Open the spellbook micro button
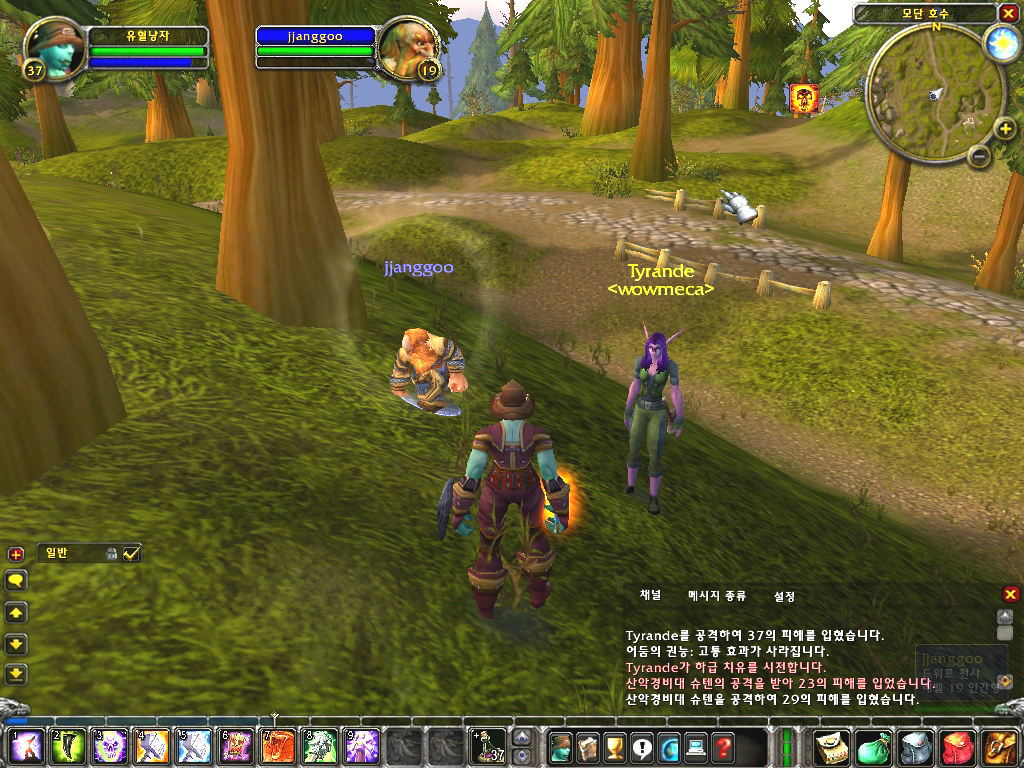The width and height of the screenshot is (1024, 768). [588, 747]
